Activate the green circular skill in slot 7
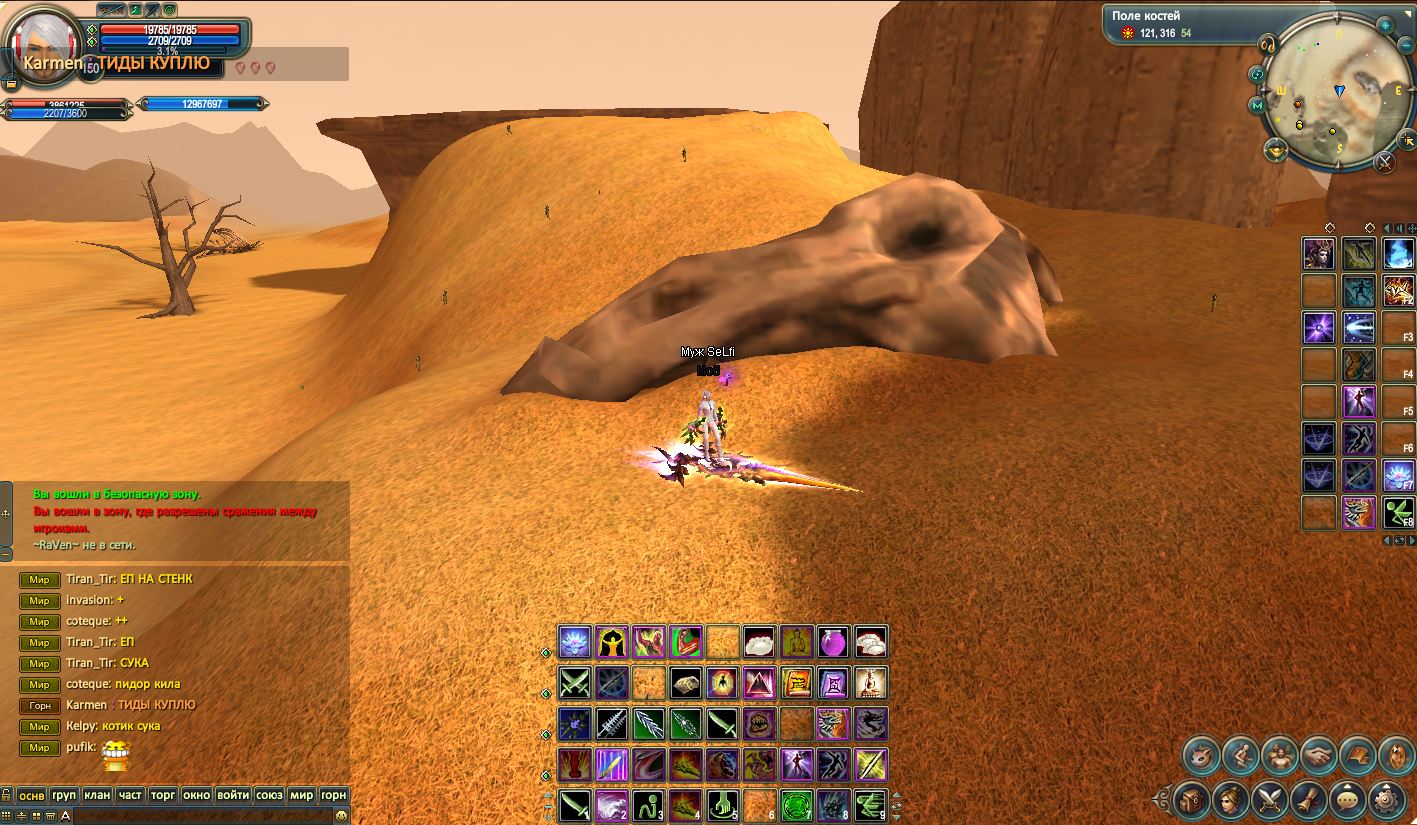This screenshot has width=1417, height=825. (x=796, y=805)
